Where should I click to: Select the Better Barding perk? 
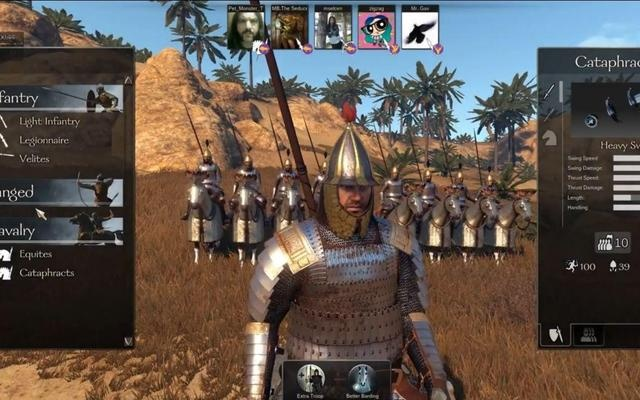pyautogui.click(x=361, y=381)
